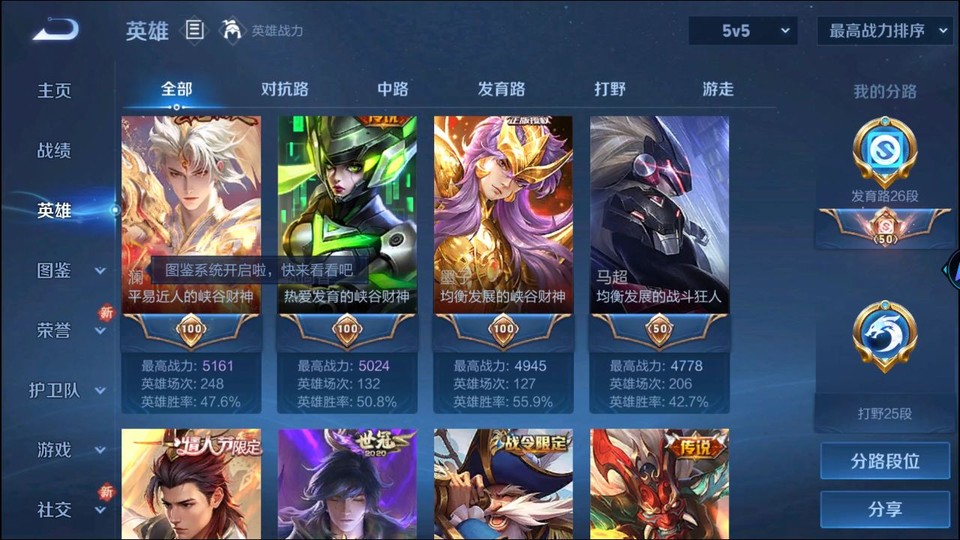Click the 分享 share button

(x=885, y=509)
